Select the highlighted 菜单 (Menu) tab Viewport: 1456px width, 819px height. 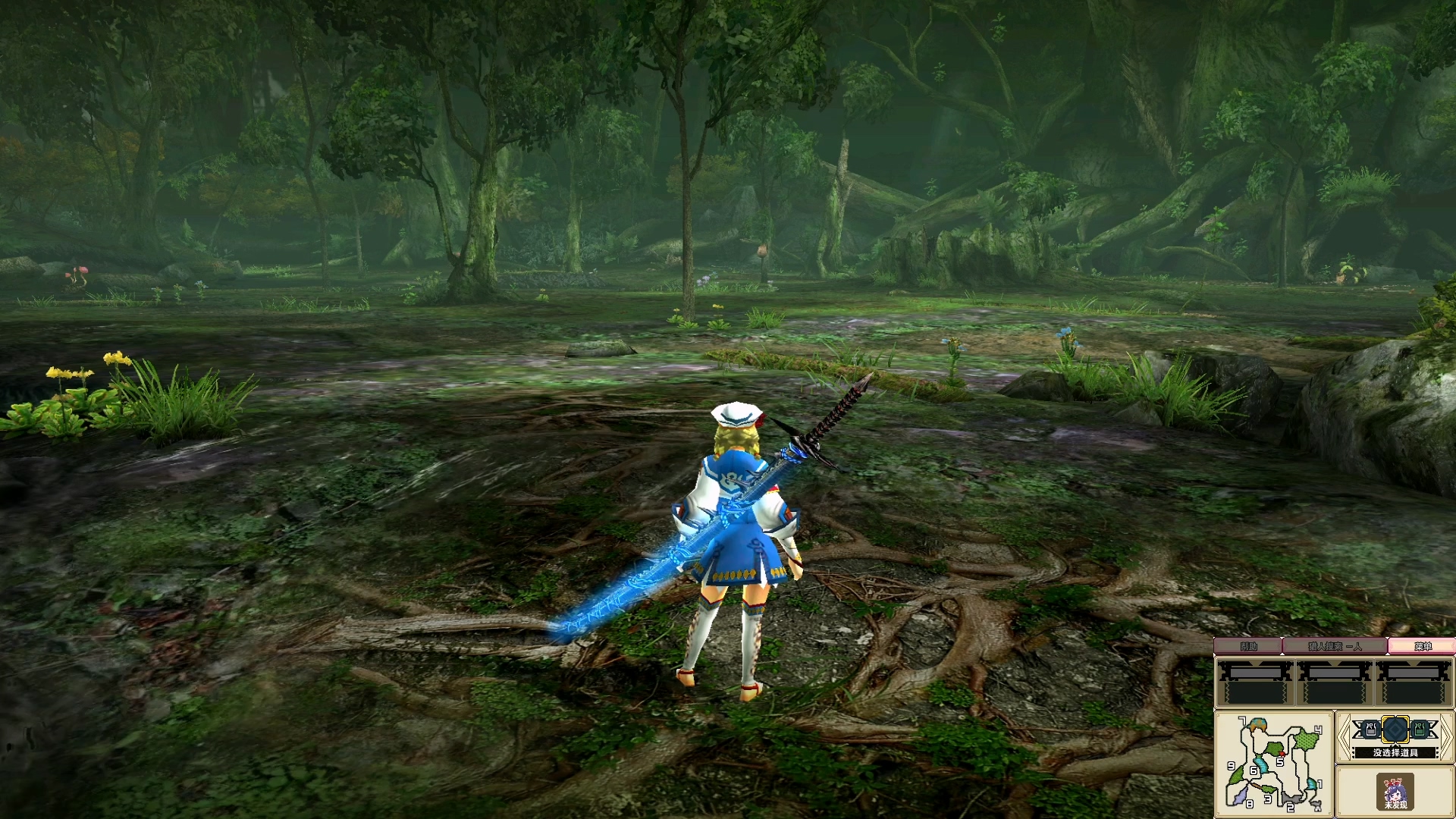(x=1423, y=645)
